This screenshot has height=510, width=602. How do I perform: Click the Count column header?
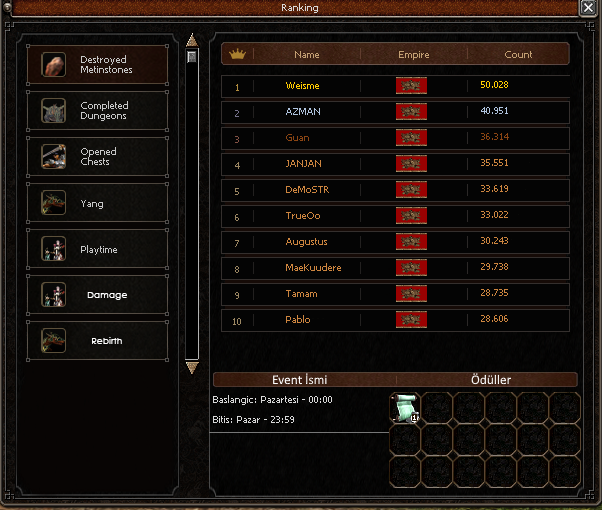point(518,55)
